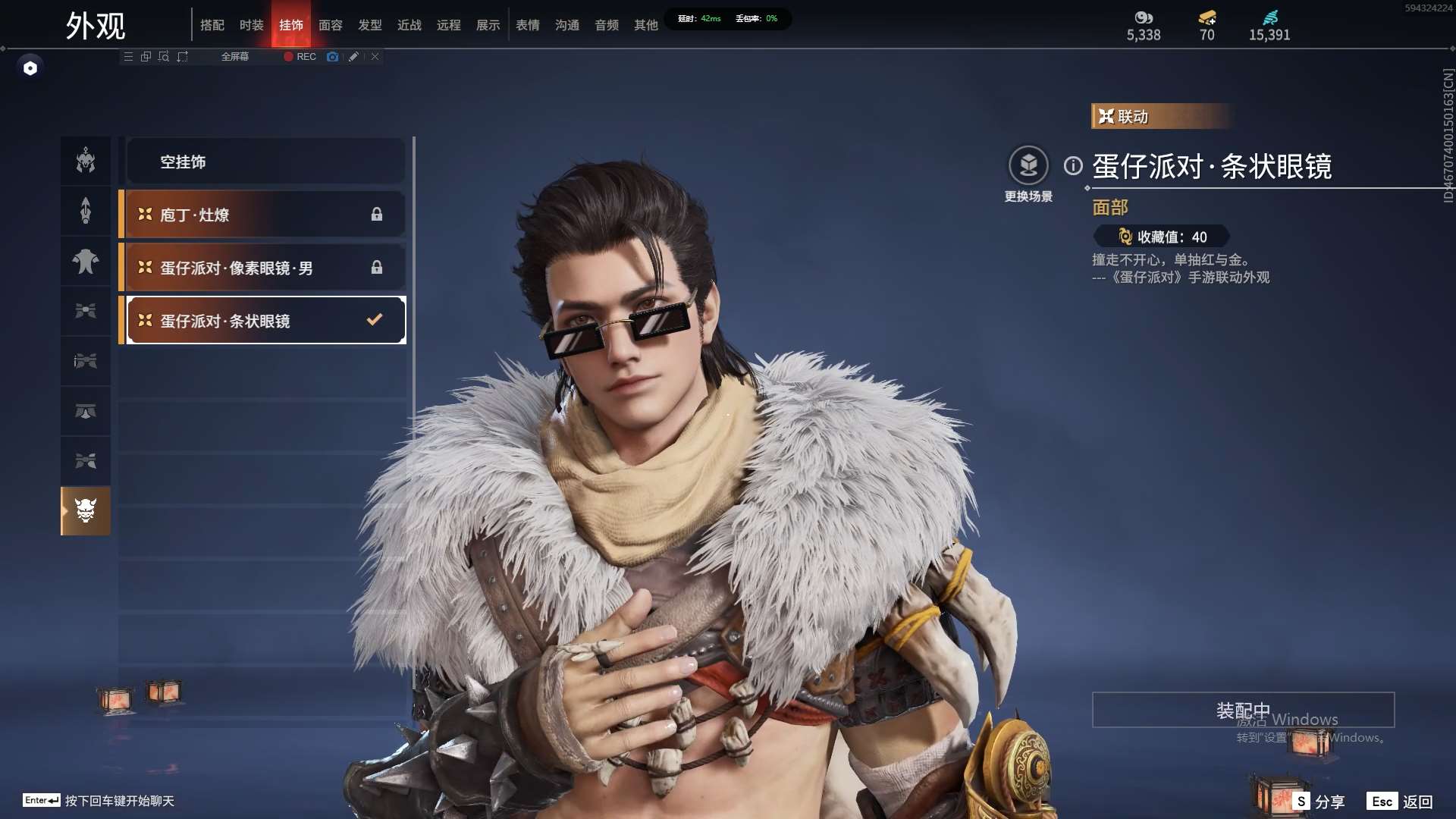Select the 其他 tab

(646, 25)
